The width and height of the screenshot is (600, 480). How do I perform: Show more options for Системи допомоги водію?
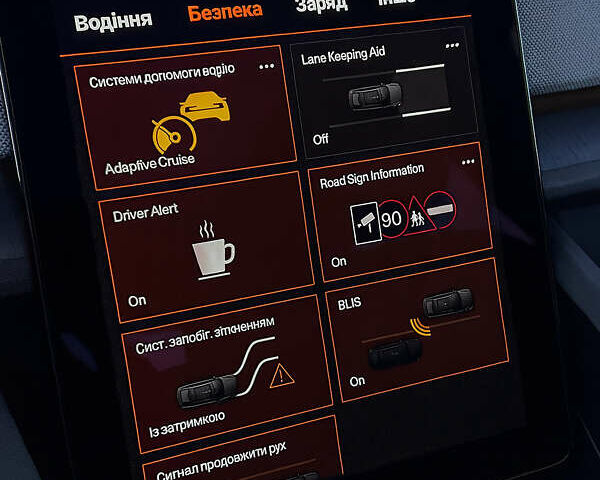[x=267, y=66]
